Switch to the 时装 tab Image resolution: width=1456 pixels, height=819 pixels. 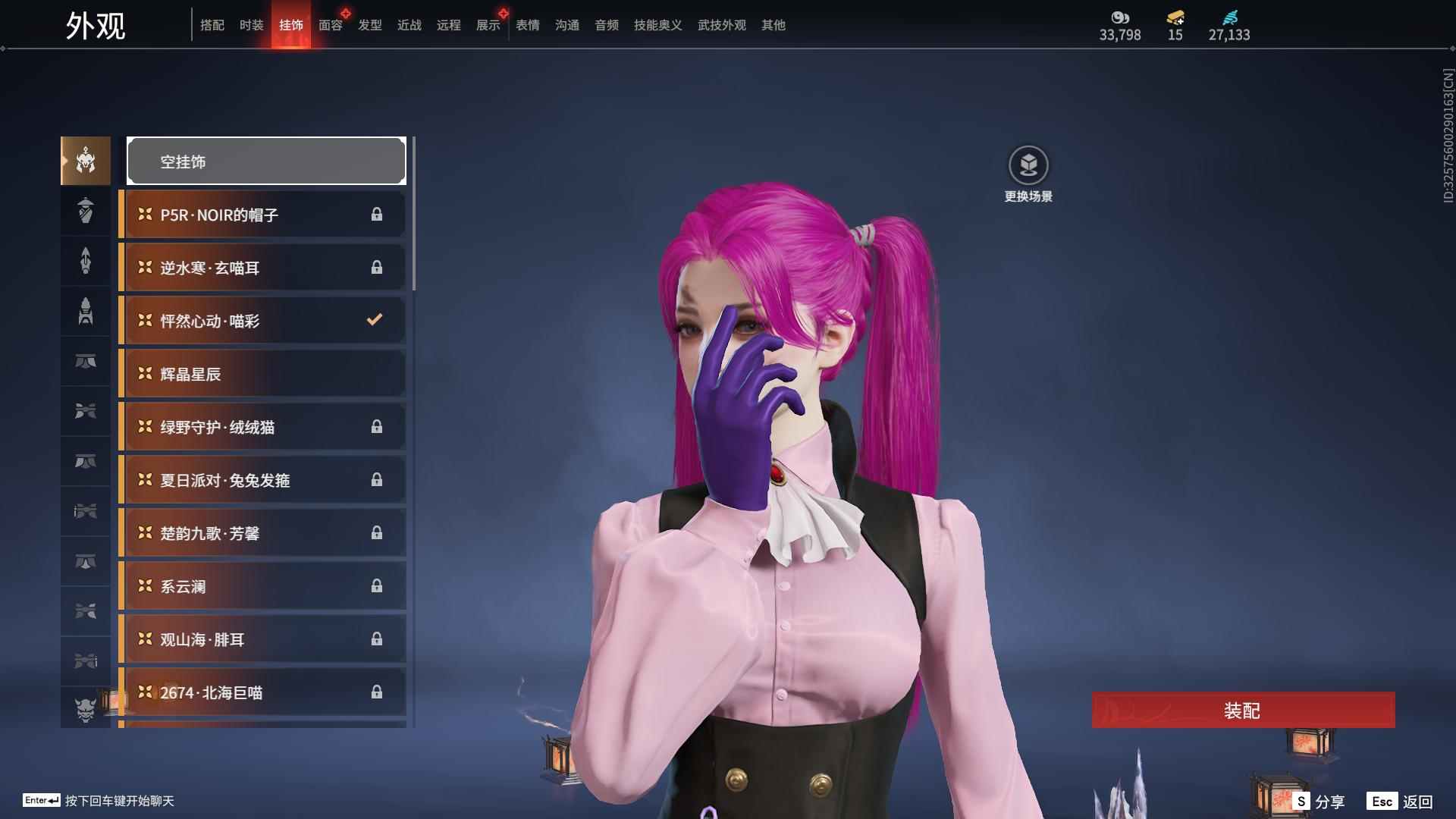[x=252, y=25]
